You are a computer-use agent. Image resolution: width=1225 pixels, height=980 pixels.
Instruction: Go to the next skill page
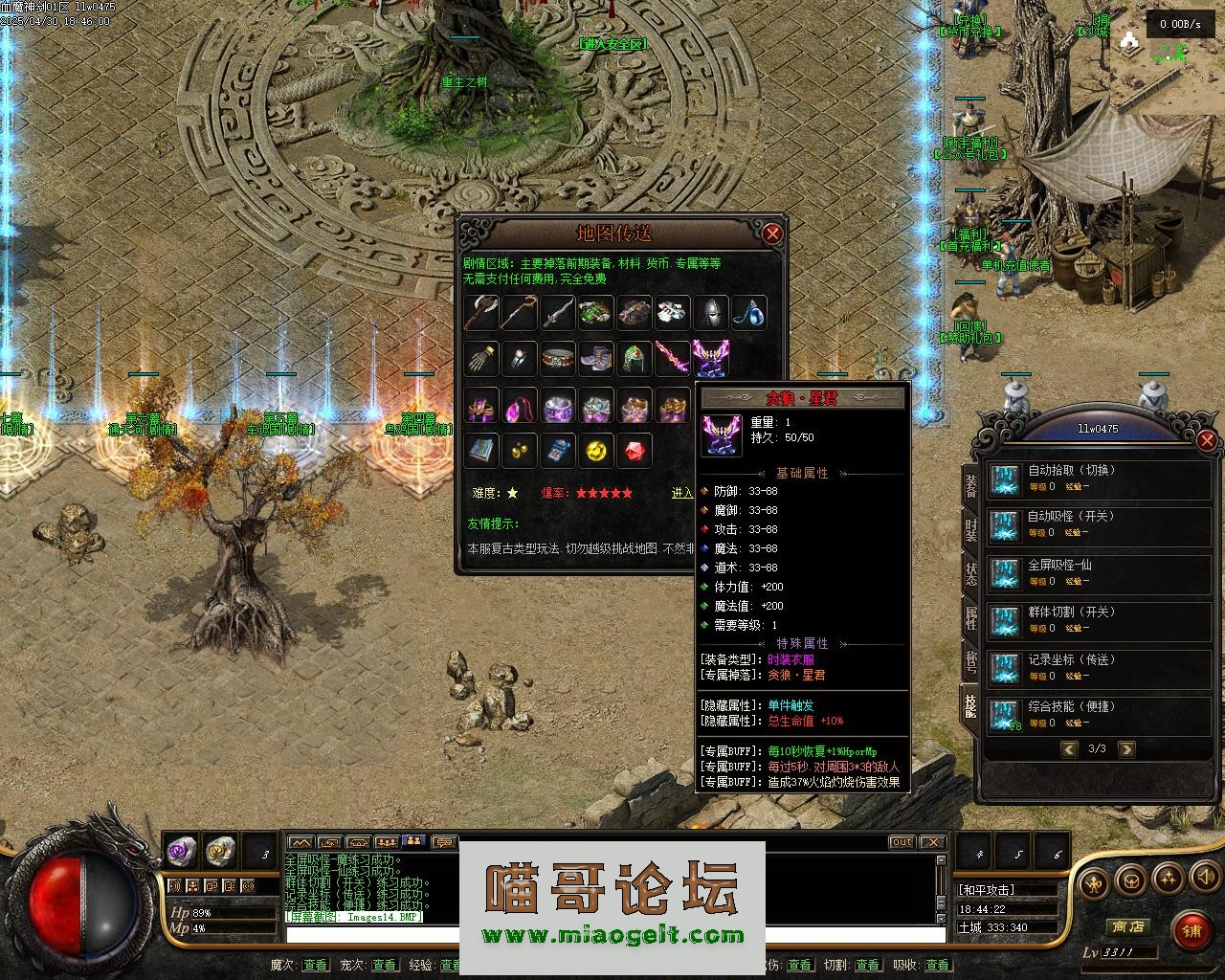click(x=1126, y=749)
